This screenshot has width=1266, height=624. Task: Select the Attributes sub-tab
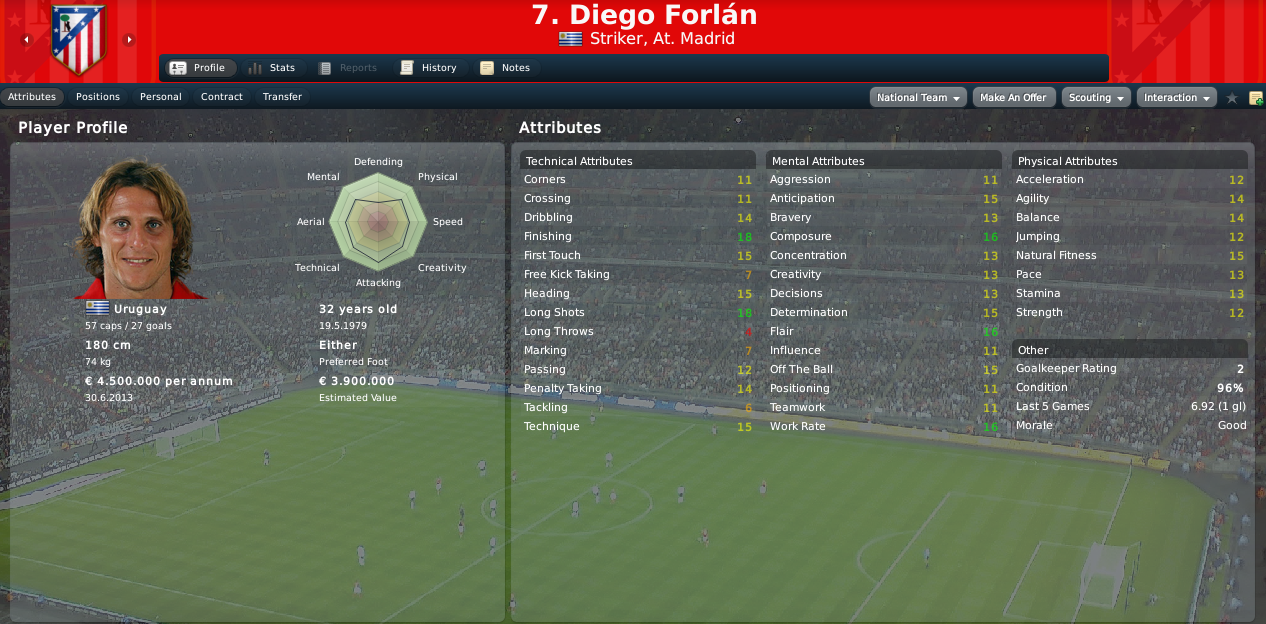point(32,97)
